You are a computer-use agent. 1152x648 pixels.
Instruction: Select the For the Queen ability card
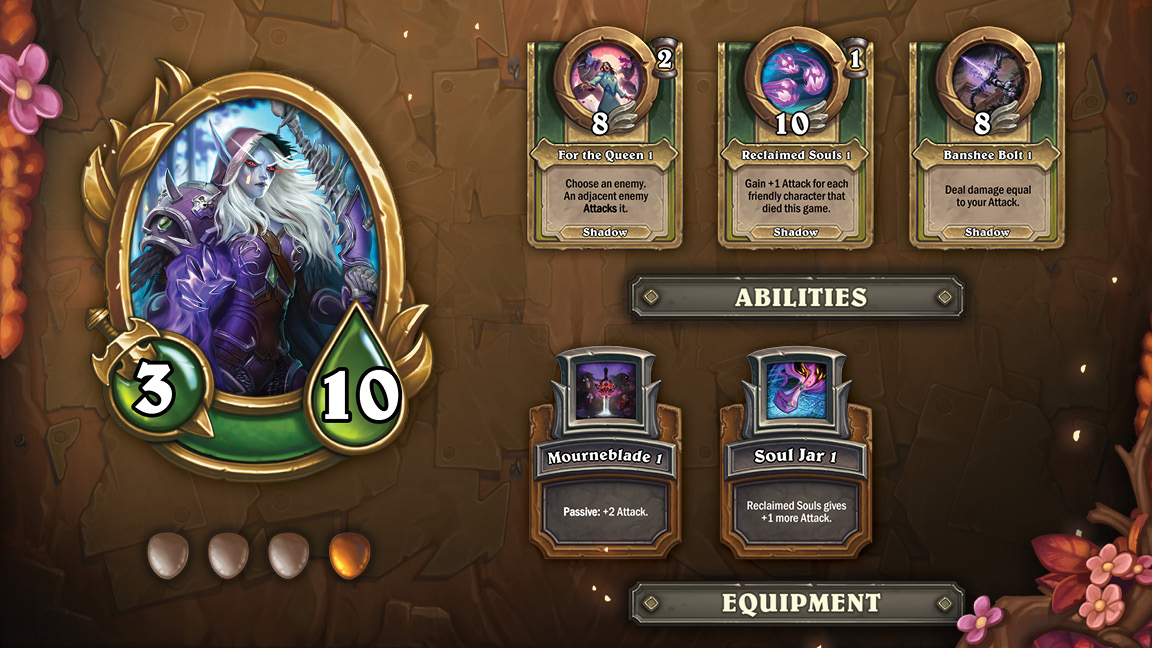tap(604, 150)
